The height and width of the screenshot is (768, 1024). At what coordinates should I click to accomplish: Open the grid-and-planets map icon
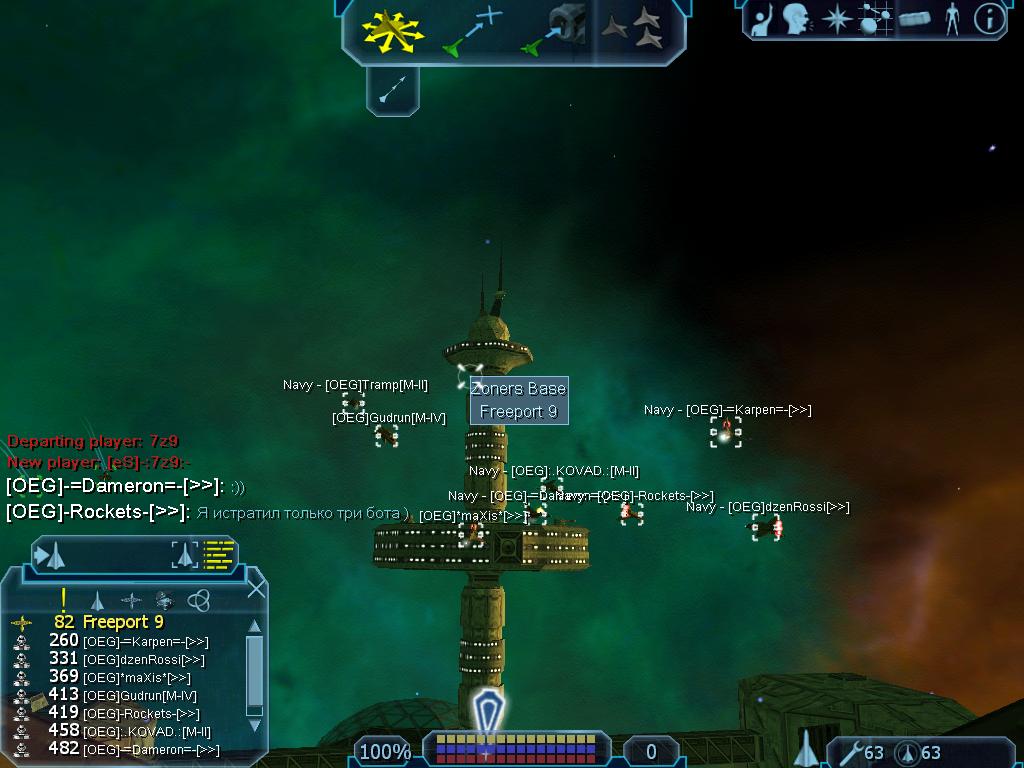tap(875, 18)
